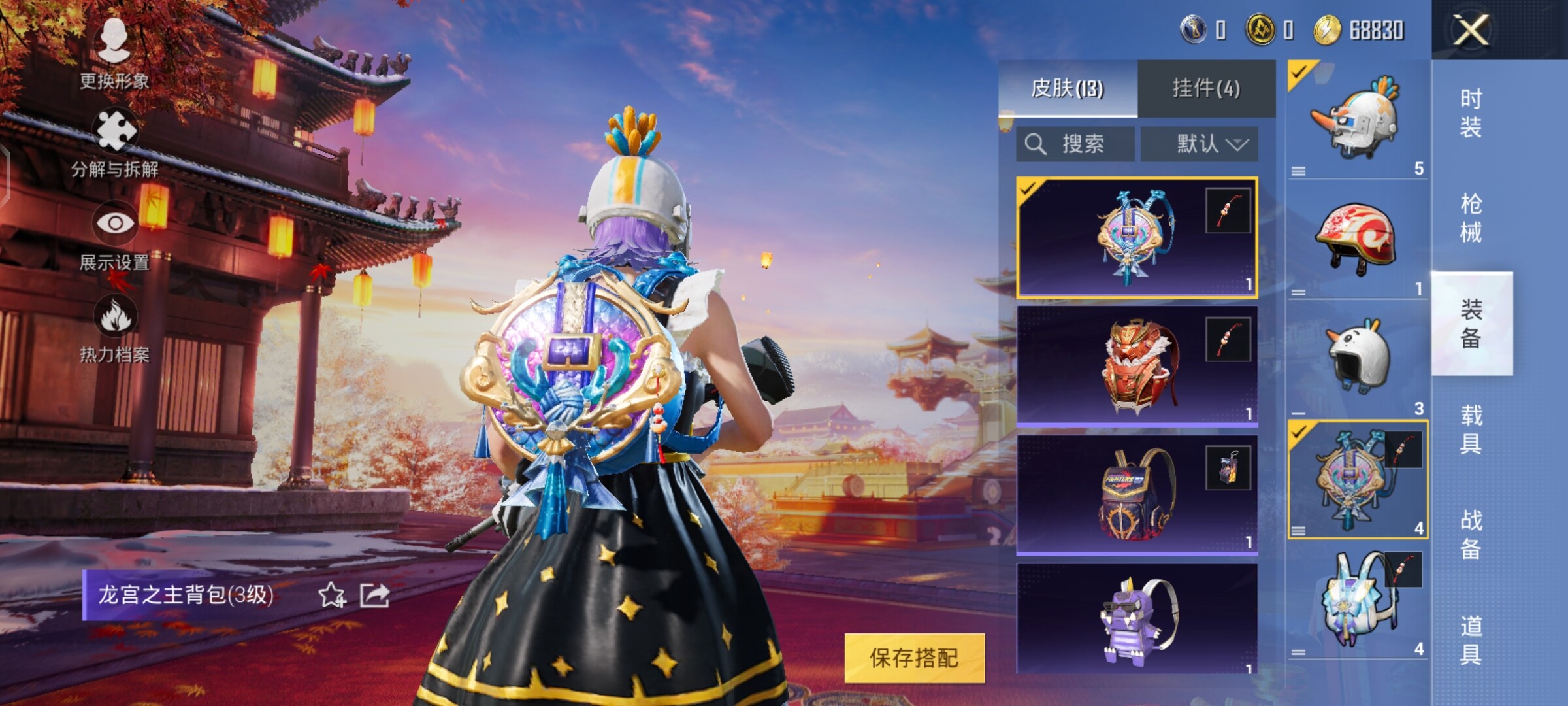This screenshot has height=706, width=1568.
Task: Choose the Fighters '97 backpack skin
Action: [x=1137, y=495]
